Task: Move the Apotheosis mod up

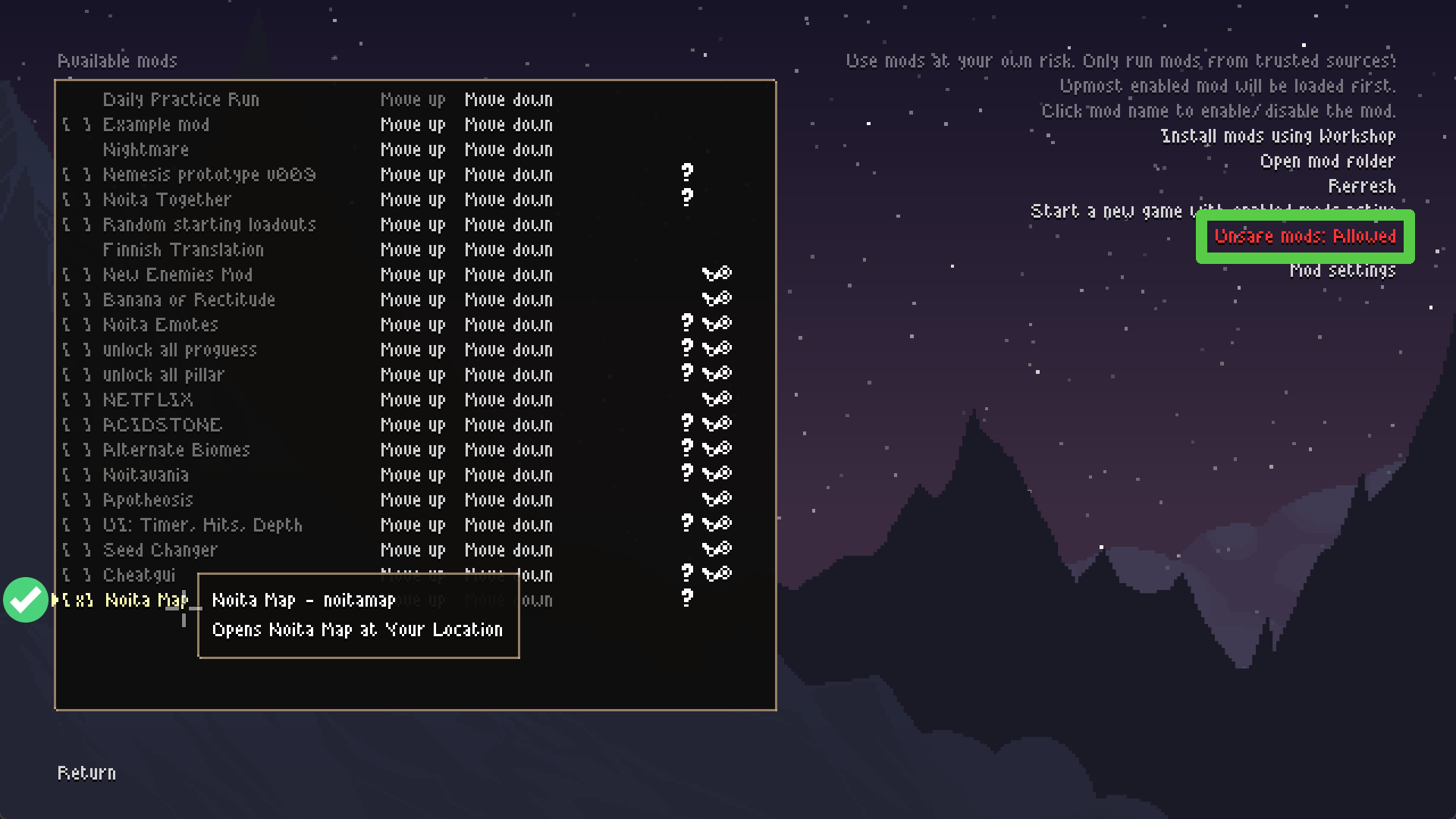Action: pos(413,500)
